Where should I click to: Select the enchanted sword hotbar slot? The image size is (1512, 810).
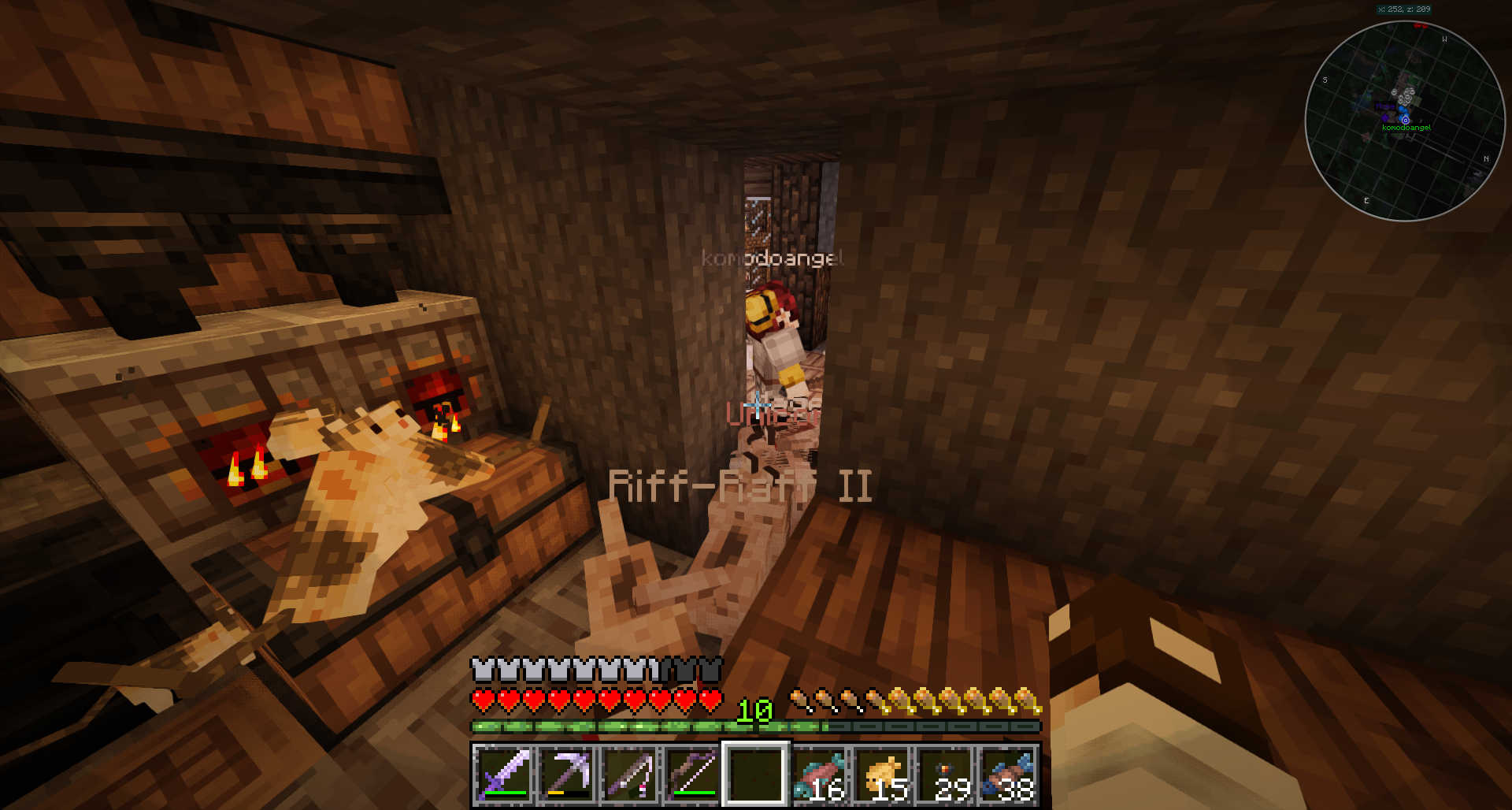coord(503,774)
